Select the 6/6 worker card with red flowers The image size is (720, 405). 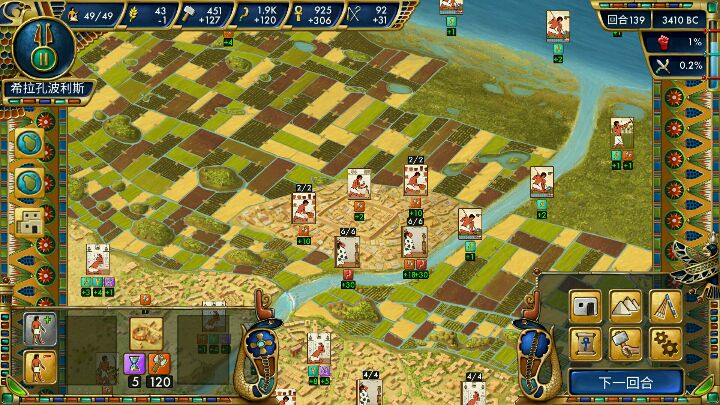point(346,251)
